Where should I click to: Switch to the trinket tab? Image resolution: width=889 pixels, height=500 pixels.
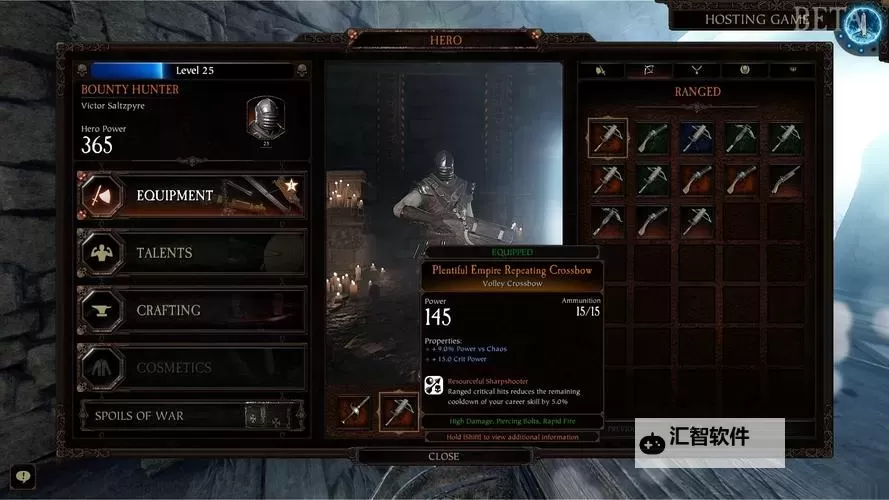[794, 70]
